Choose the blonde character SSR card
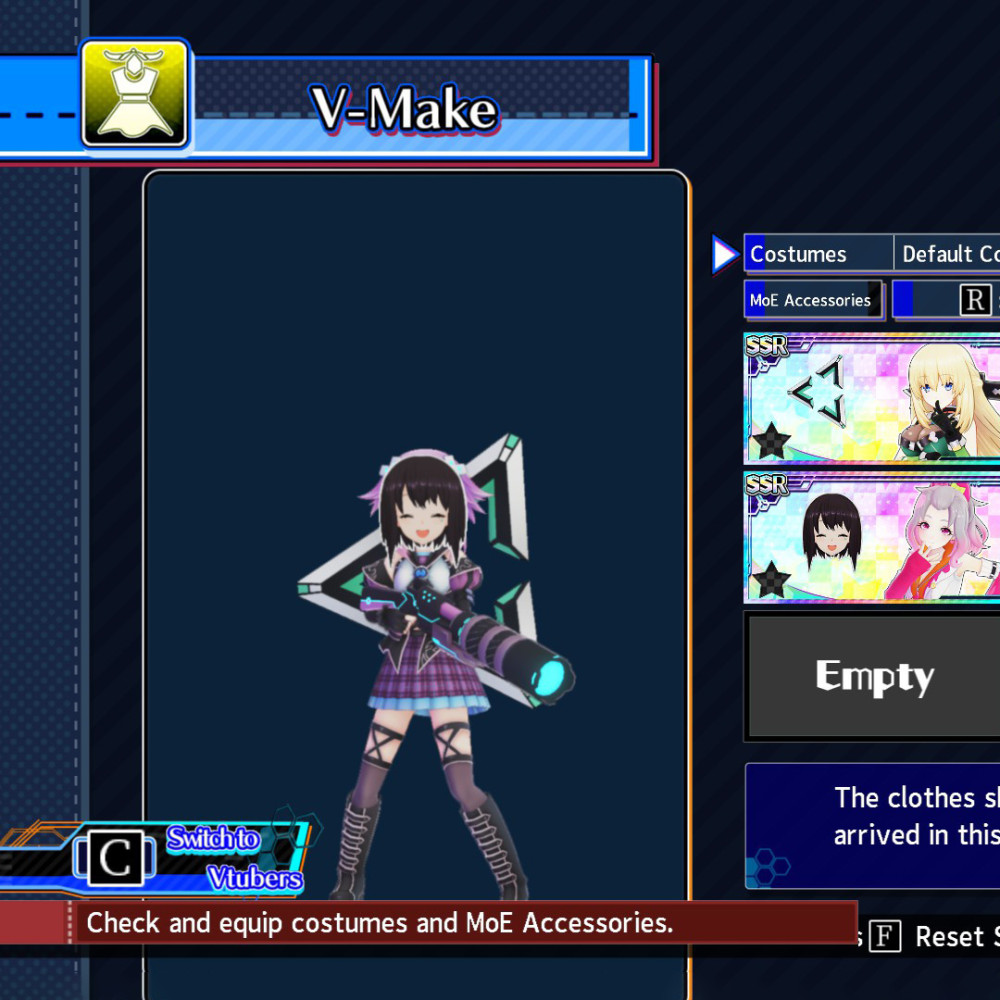 (x=872, y=398)
